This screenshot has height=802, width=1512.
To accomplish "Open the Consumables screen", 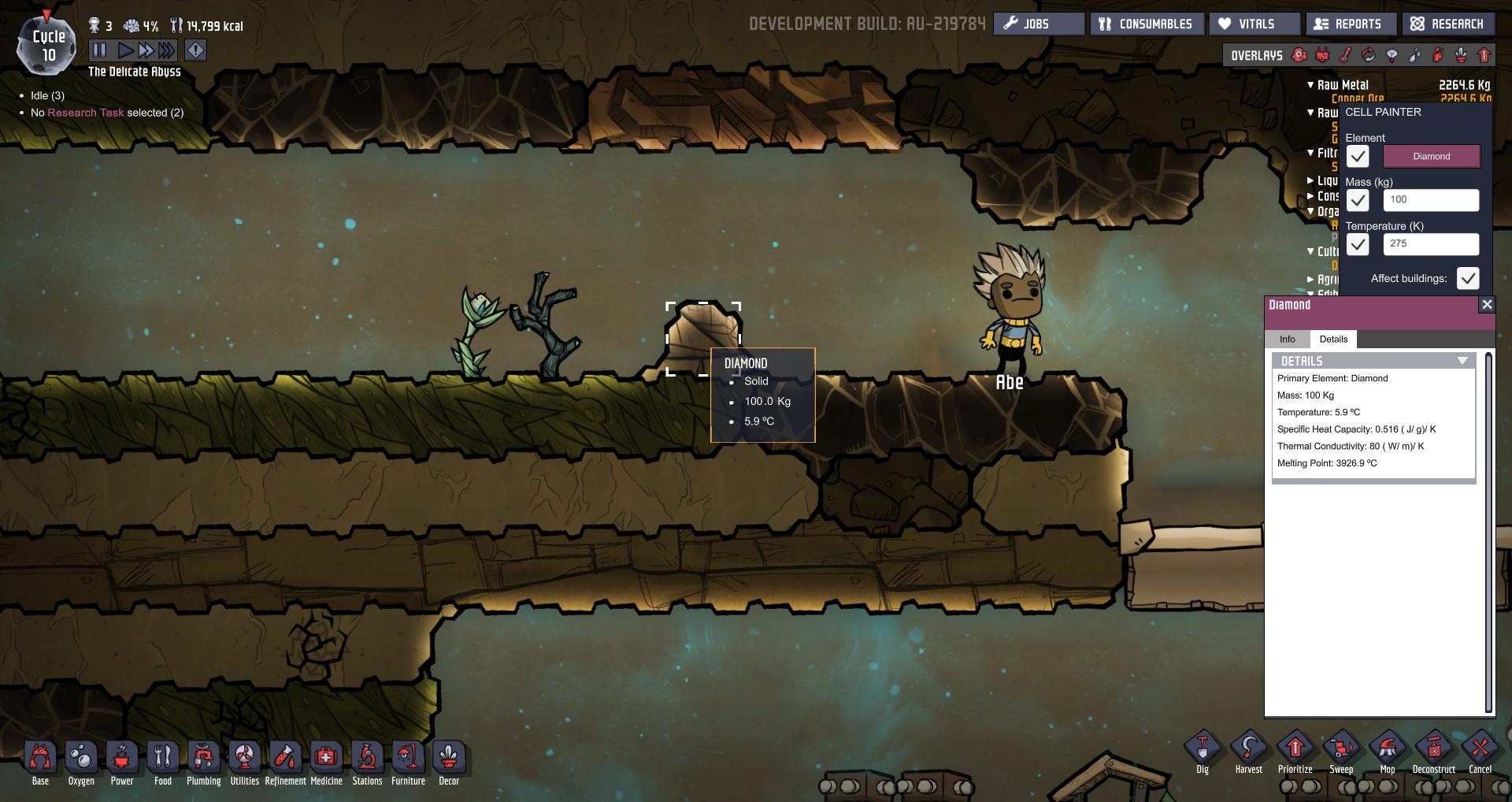I will (x=1146, y=24).
